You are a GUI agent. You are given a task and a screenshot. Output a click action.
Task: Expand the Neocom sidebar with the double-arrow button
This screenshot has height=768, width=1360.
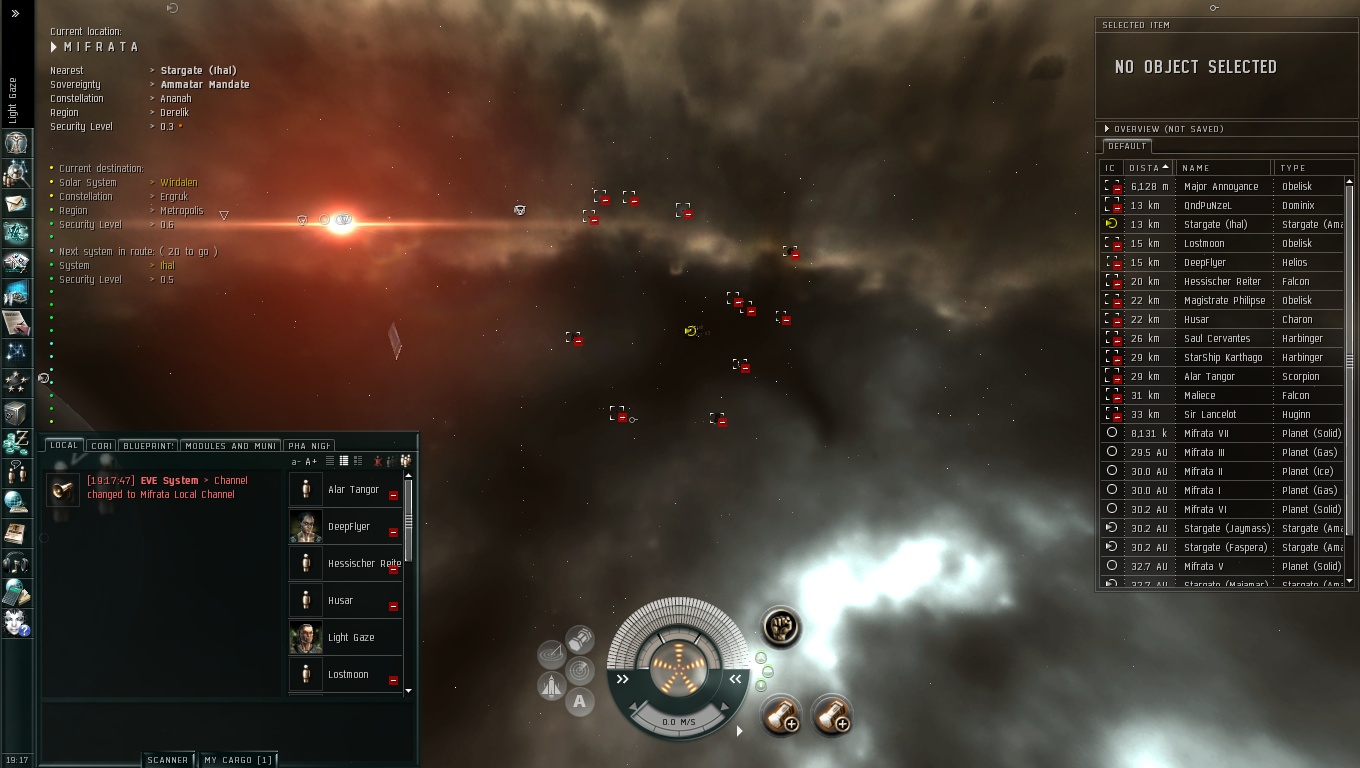[x=15, y=14]
